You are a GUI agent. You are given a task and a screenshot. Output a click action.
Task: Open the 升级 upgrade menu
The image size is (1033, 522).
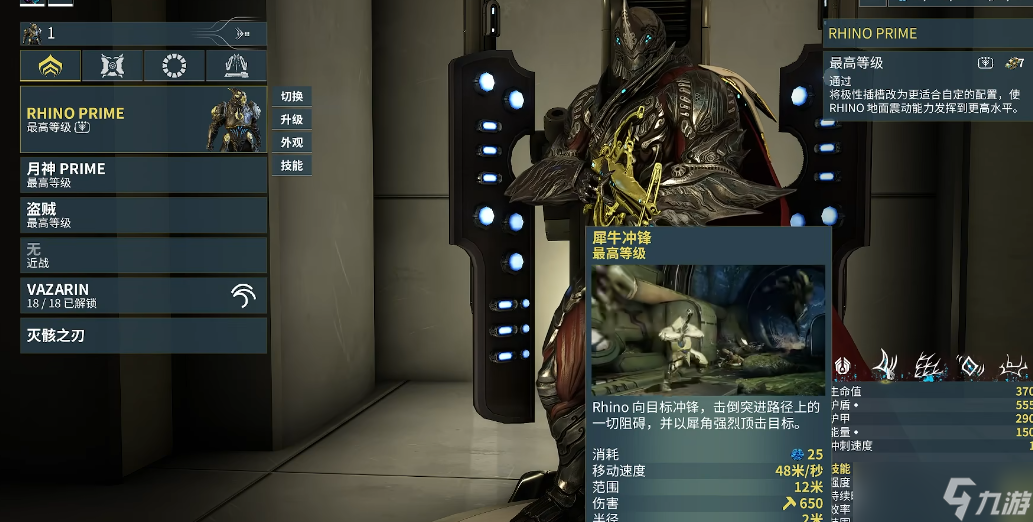291,120
